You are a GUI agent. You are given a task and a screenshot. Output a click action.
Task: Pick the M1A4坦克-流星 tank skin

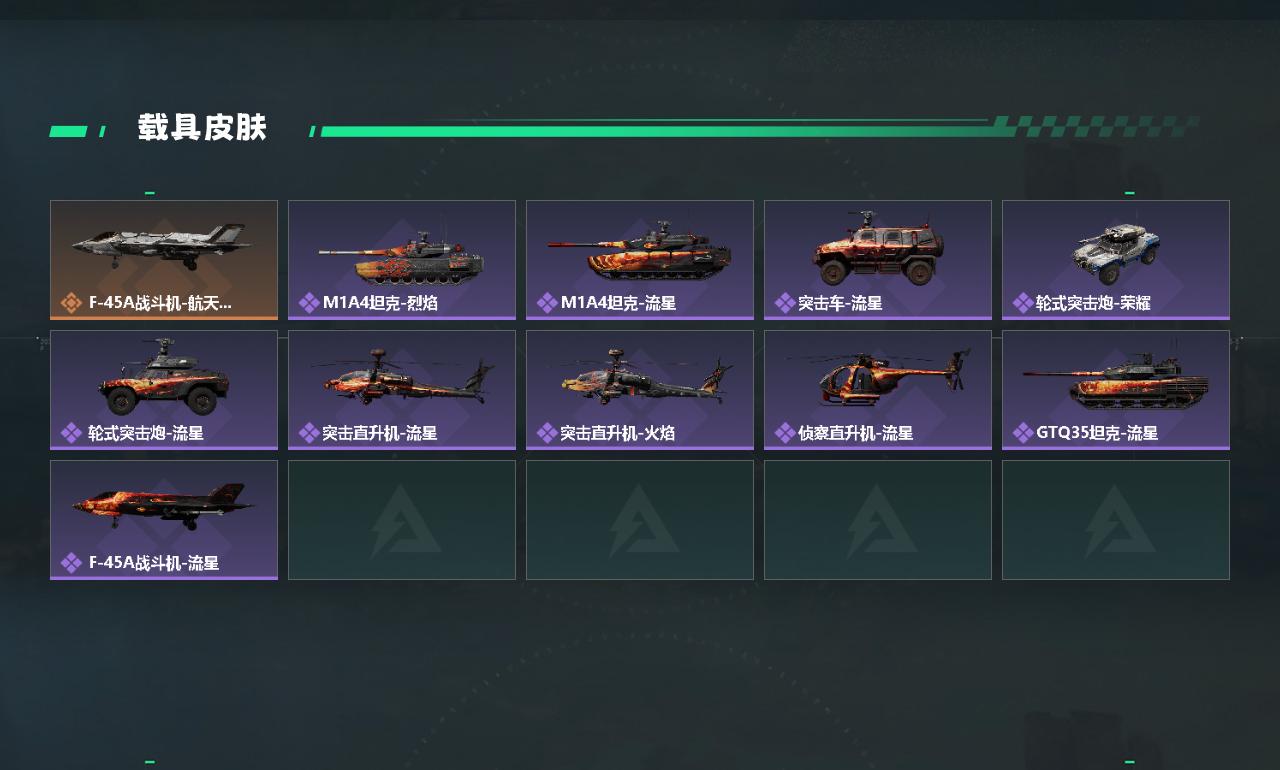(640, 260)
